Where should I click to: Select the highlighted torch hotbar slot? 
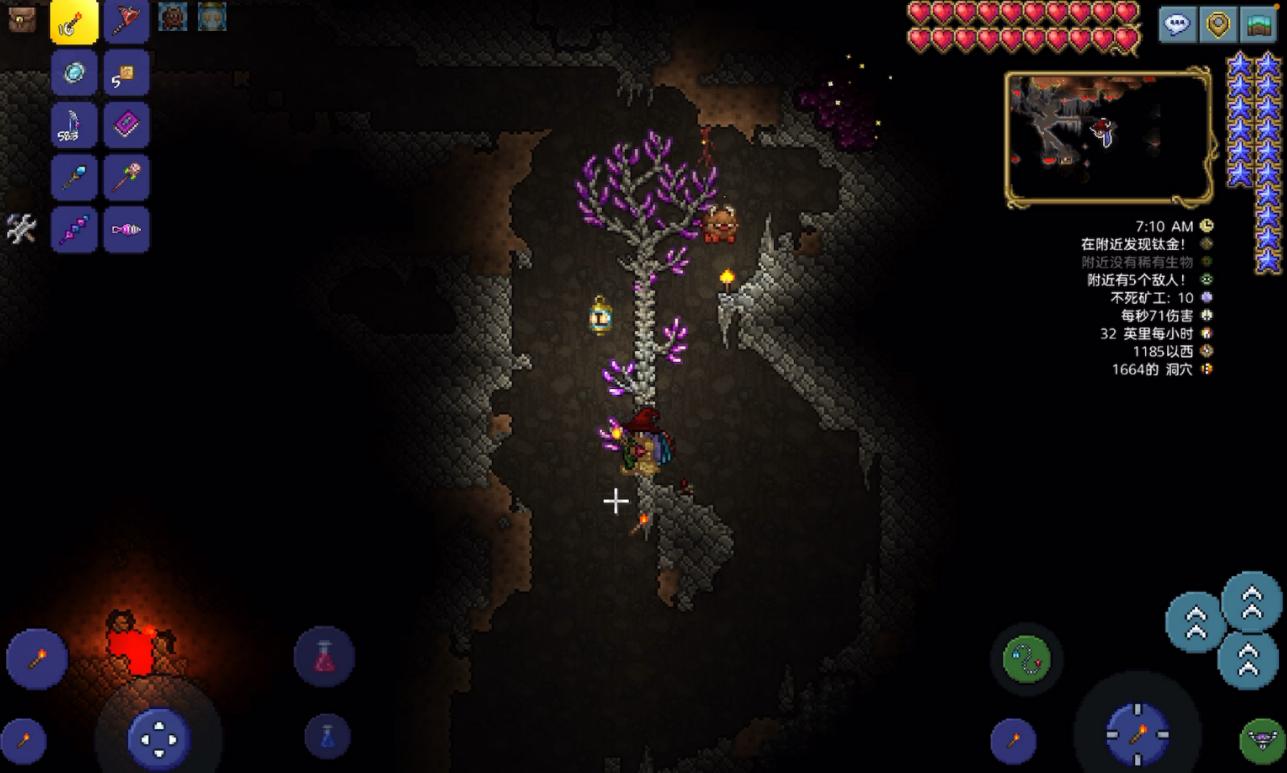click(75, 21)
